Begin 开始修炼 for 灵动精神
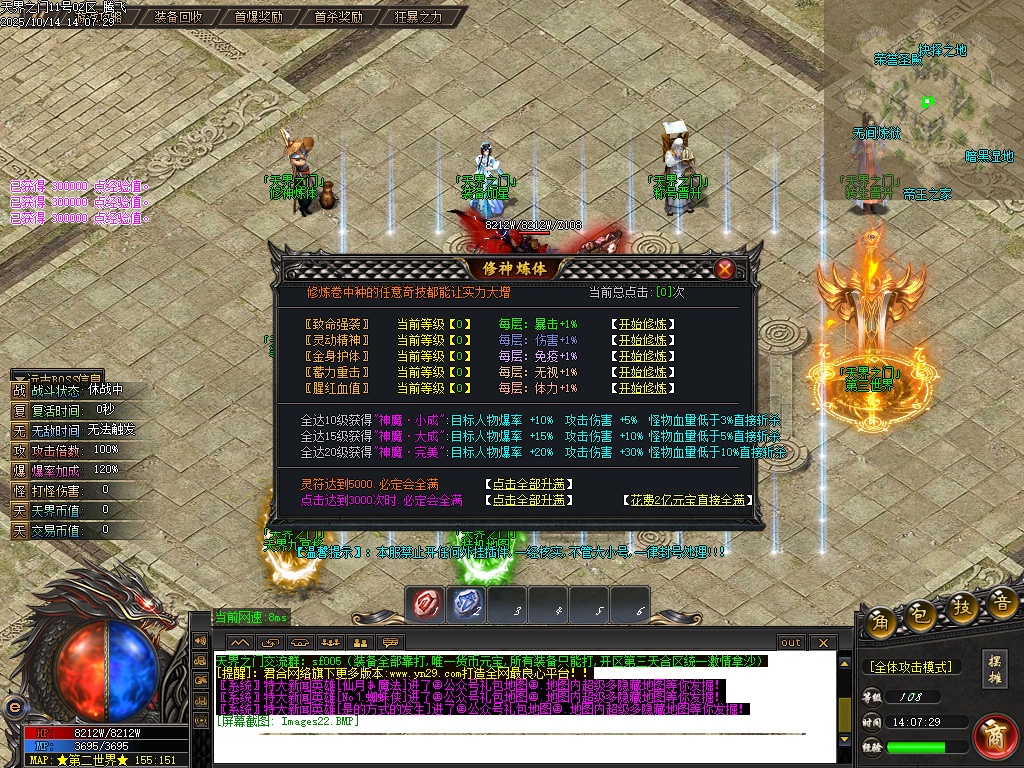Image resolution: width=1024 pixels, height=768 pixels. 642,340
